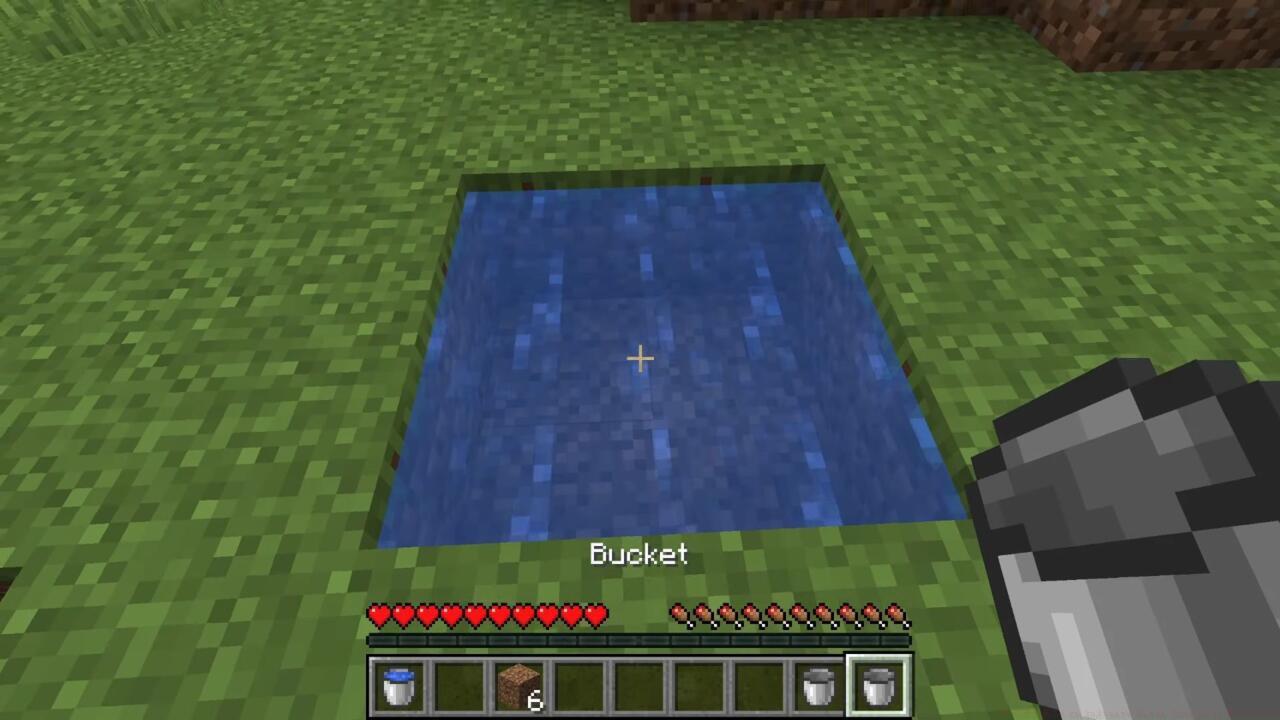This screenshot has height=720, width=1280.
Task: Click the 'Bucket' item name tooltip text
Action: [639, 555]
